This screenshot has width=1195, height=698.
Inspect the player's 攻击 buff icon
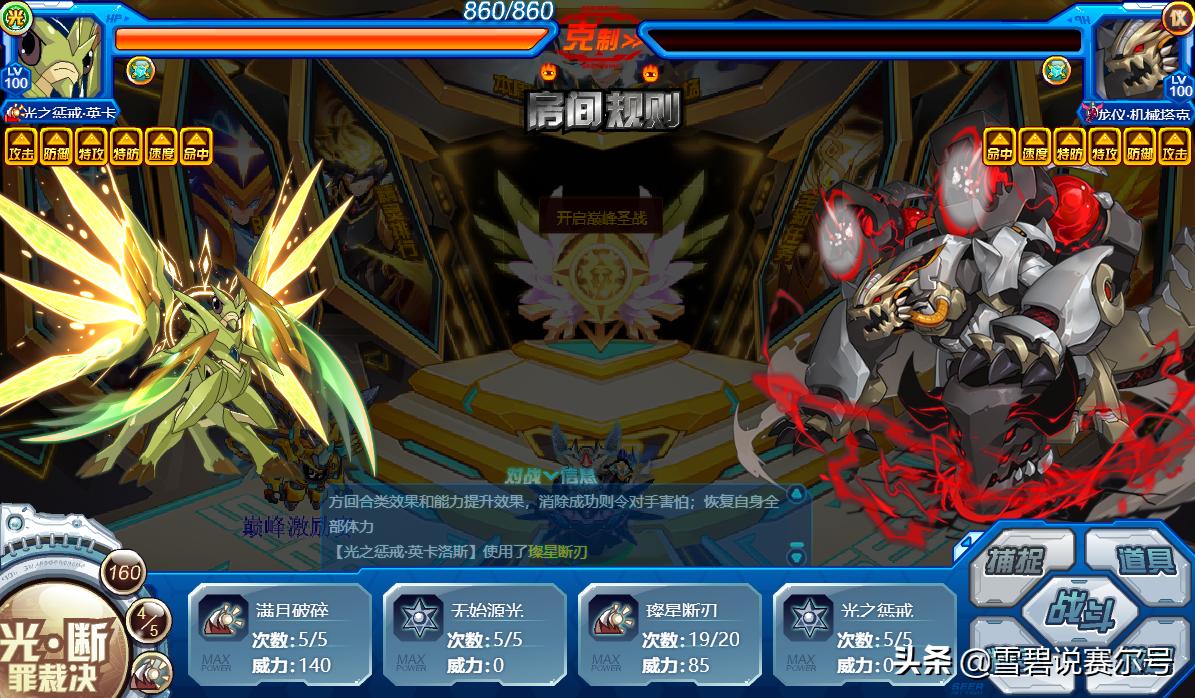coord(20,146)
